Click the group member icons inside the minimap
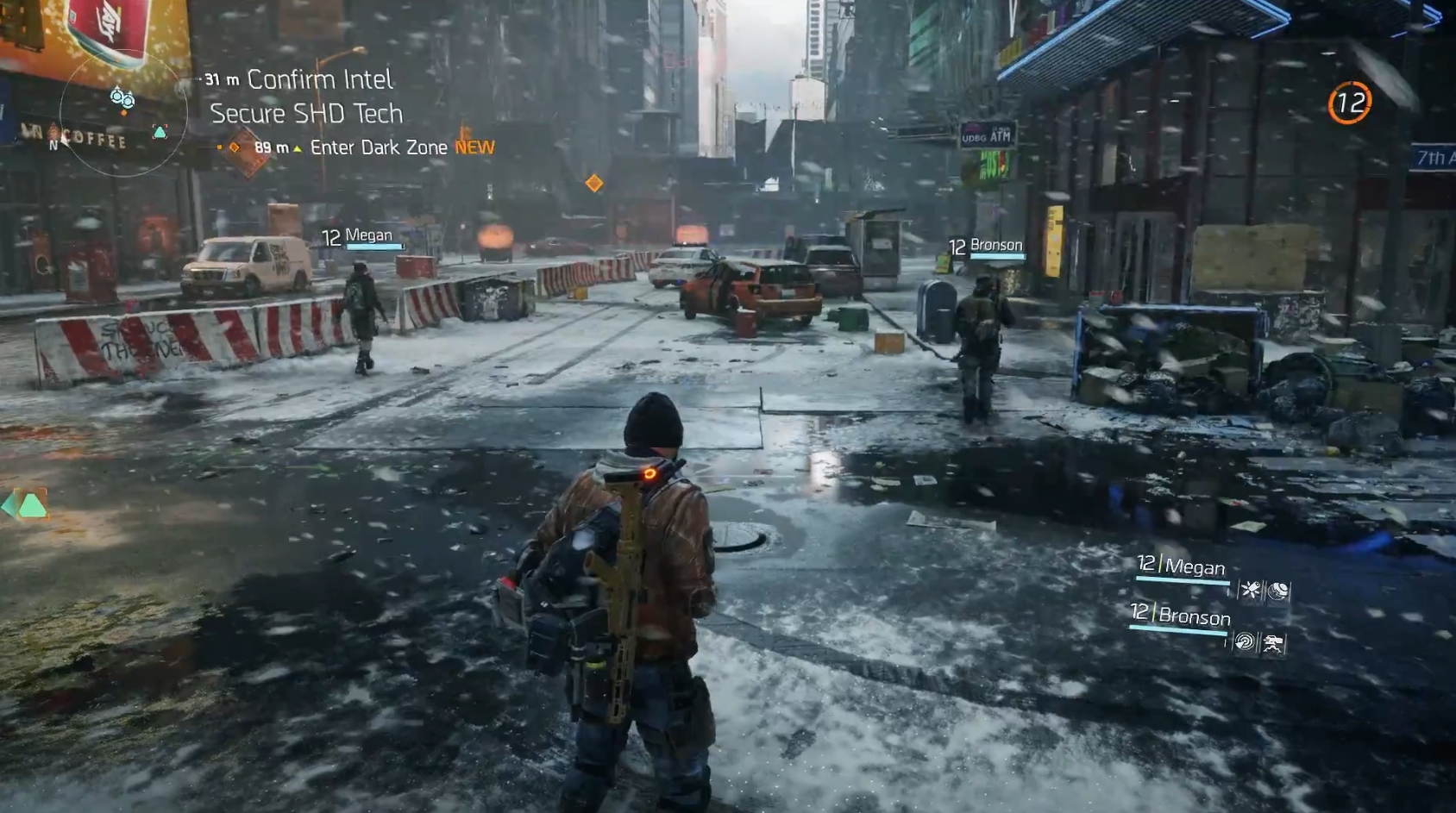 (122, 99)
